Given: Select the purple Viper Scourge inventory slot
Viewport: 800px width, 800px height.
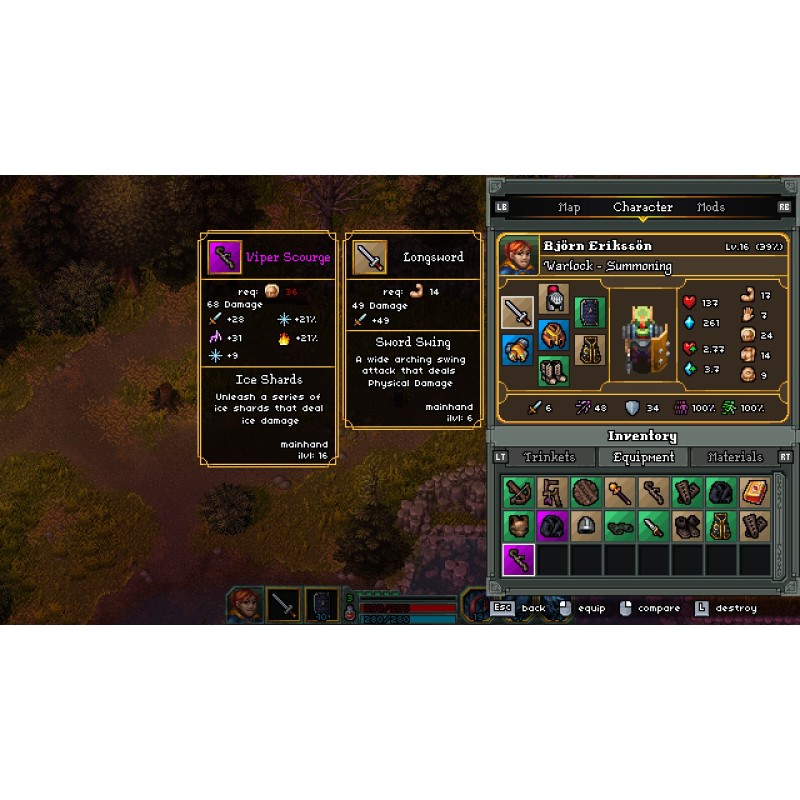Looking at the screenshot, I should coord(518,560).
